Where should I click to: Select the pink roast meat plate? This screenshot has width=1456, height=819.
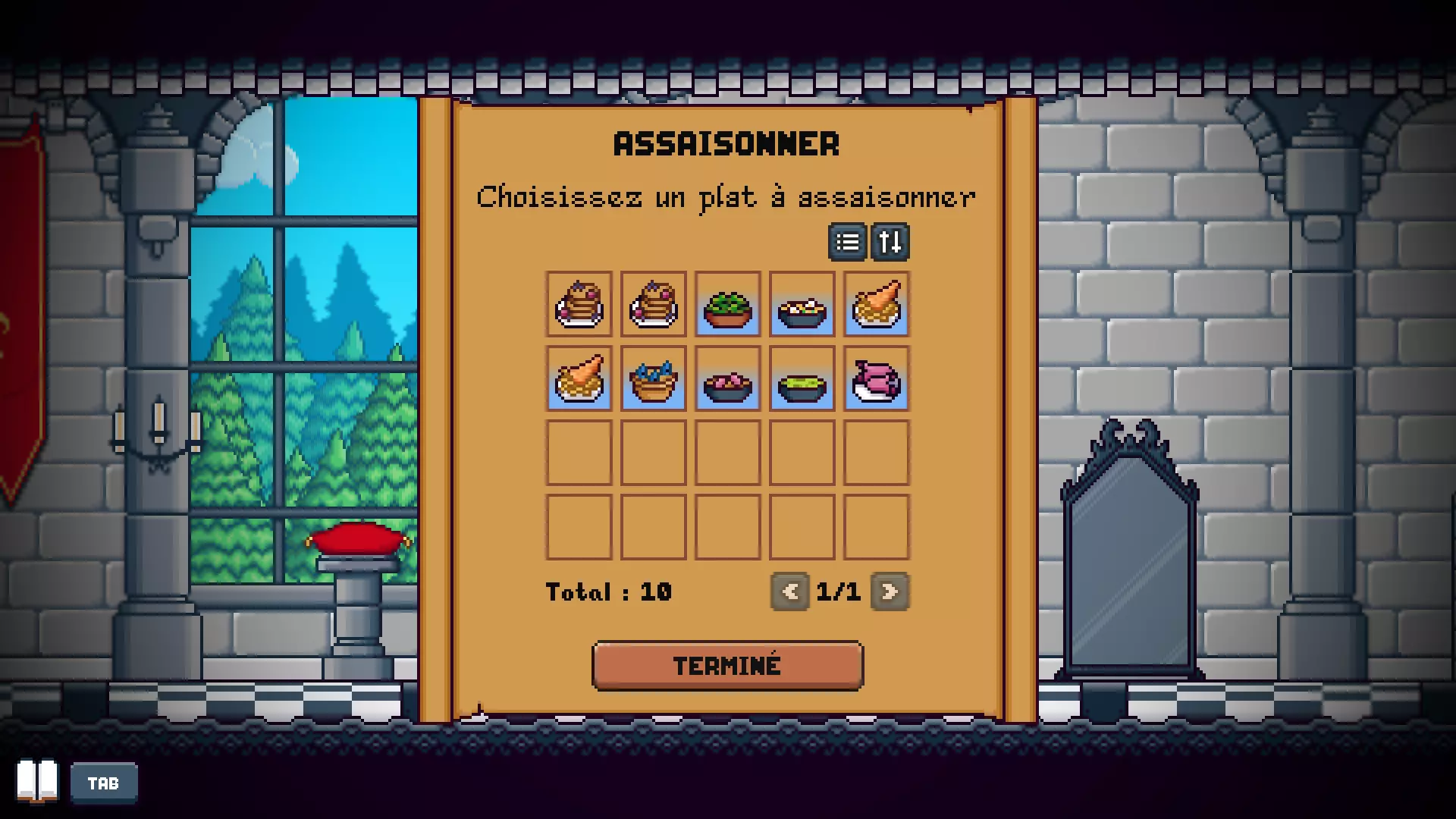(x=877, y=379)
